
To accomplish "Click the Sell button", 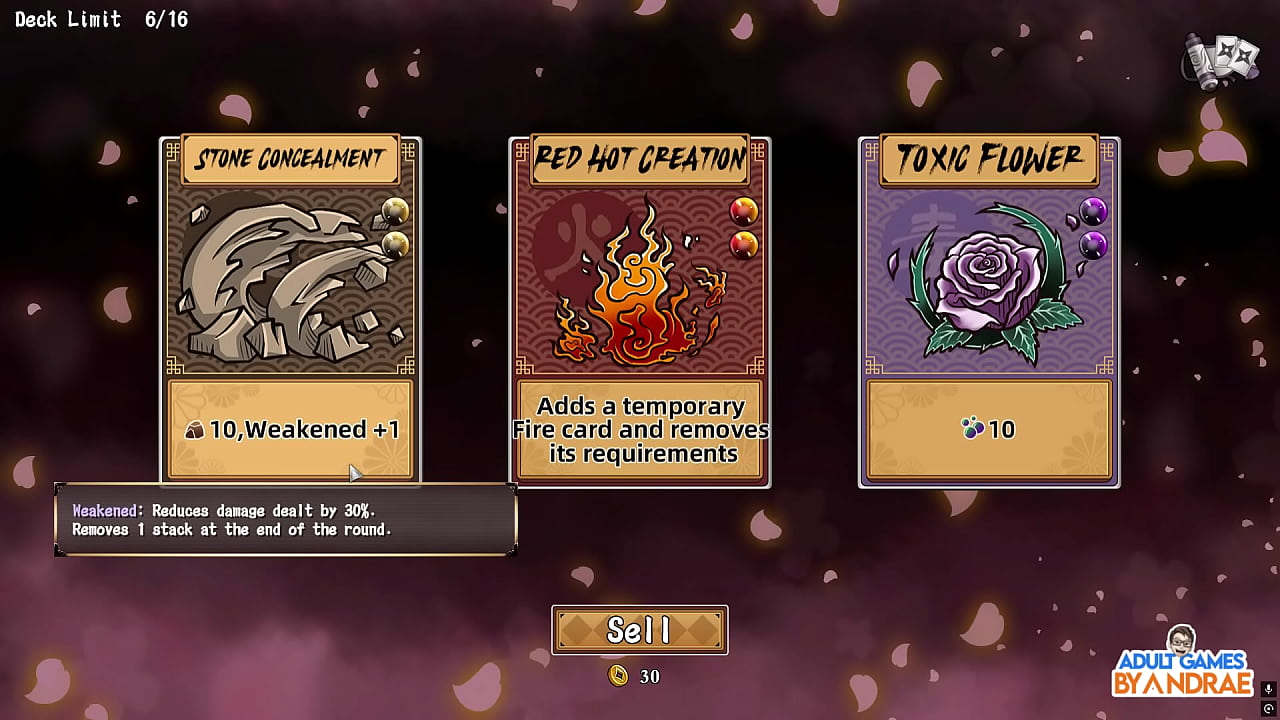I will [639, 630].
